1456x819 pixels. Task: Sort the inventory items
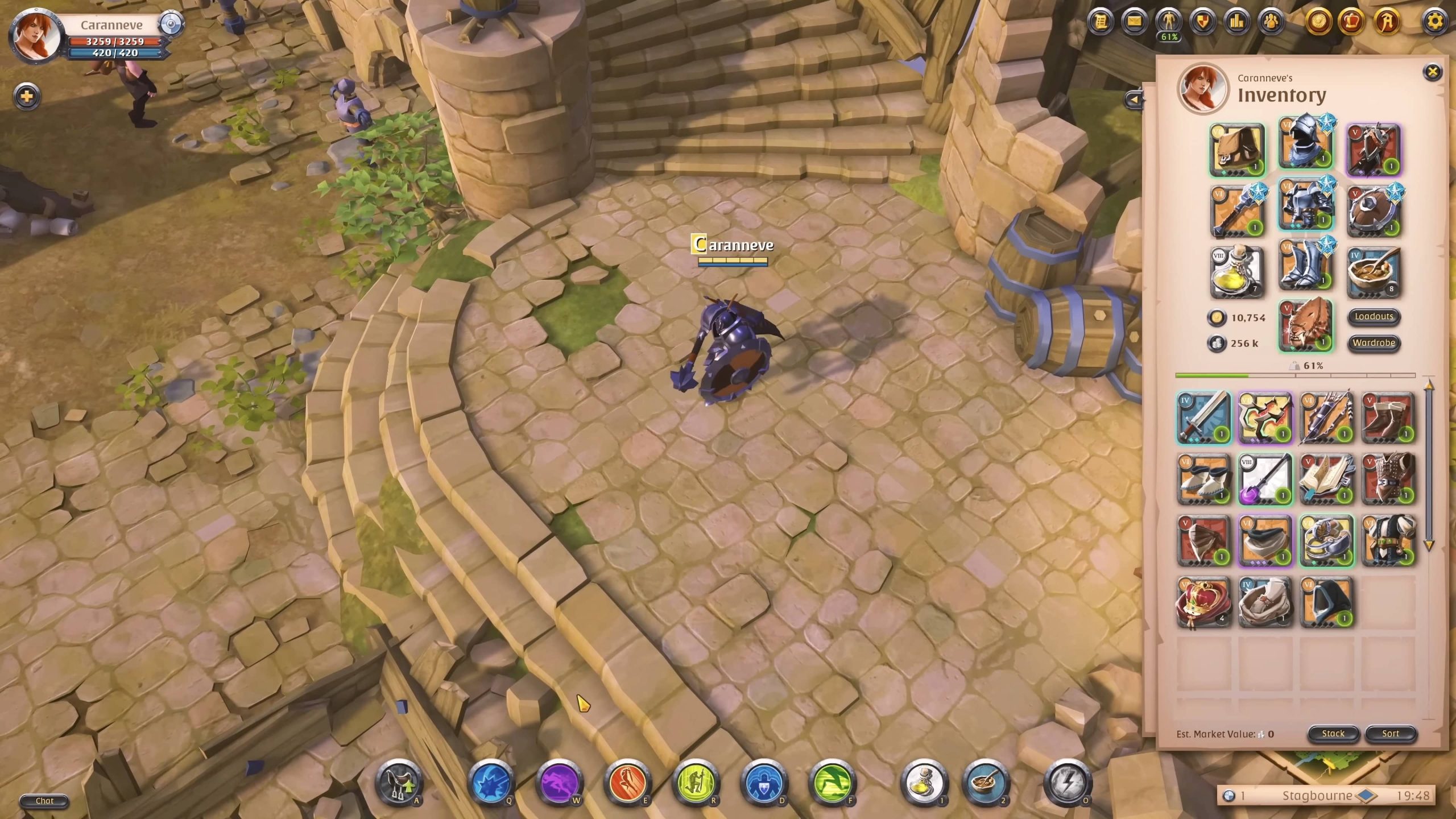click(1390, 734)
